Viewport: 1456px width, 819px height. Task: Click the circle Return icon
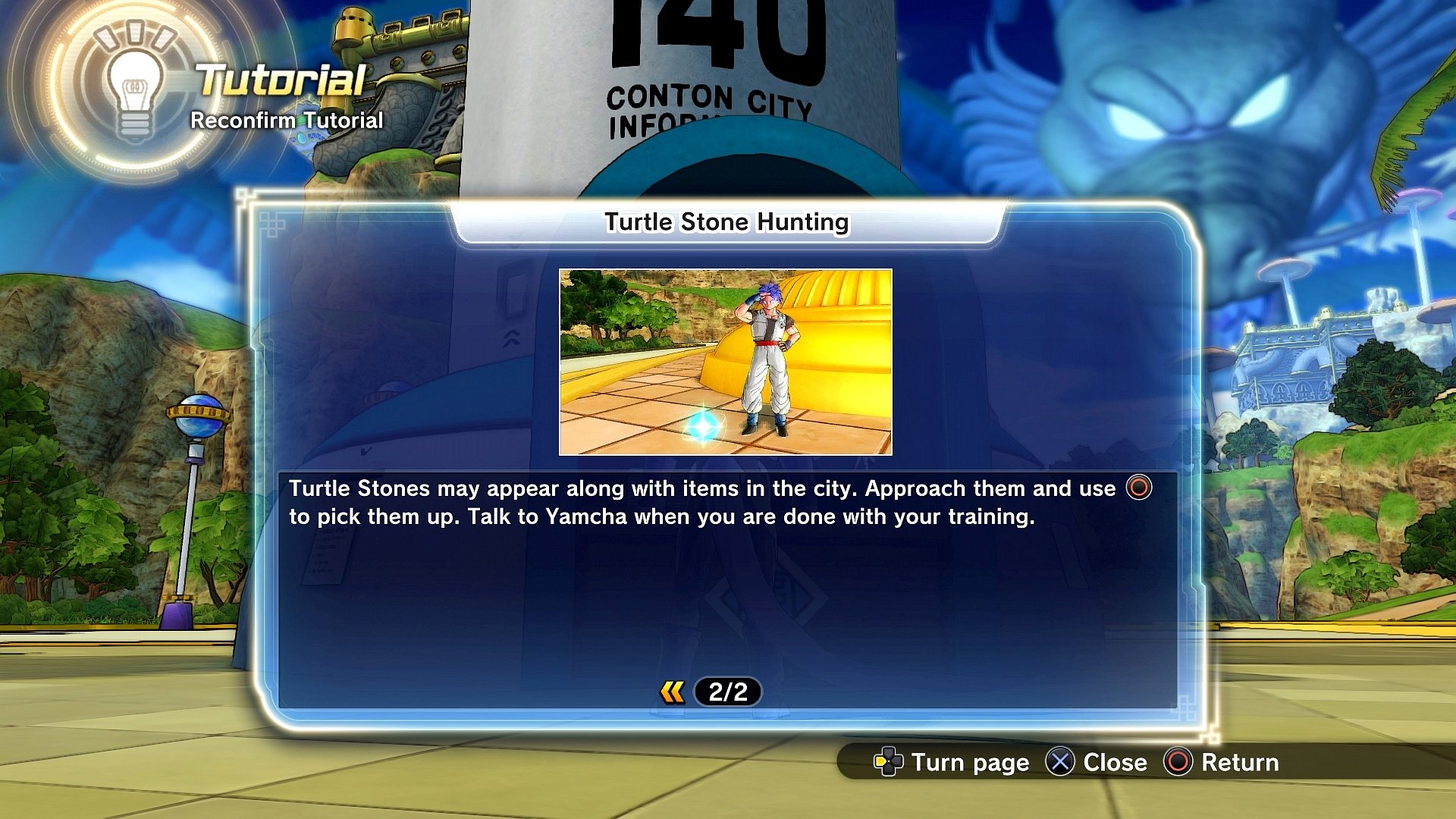tap(1179, 763)
